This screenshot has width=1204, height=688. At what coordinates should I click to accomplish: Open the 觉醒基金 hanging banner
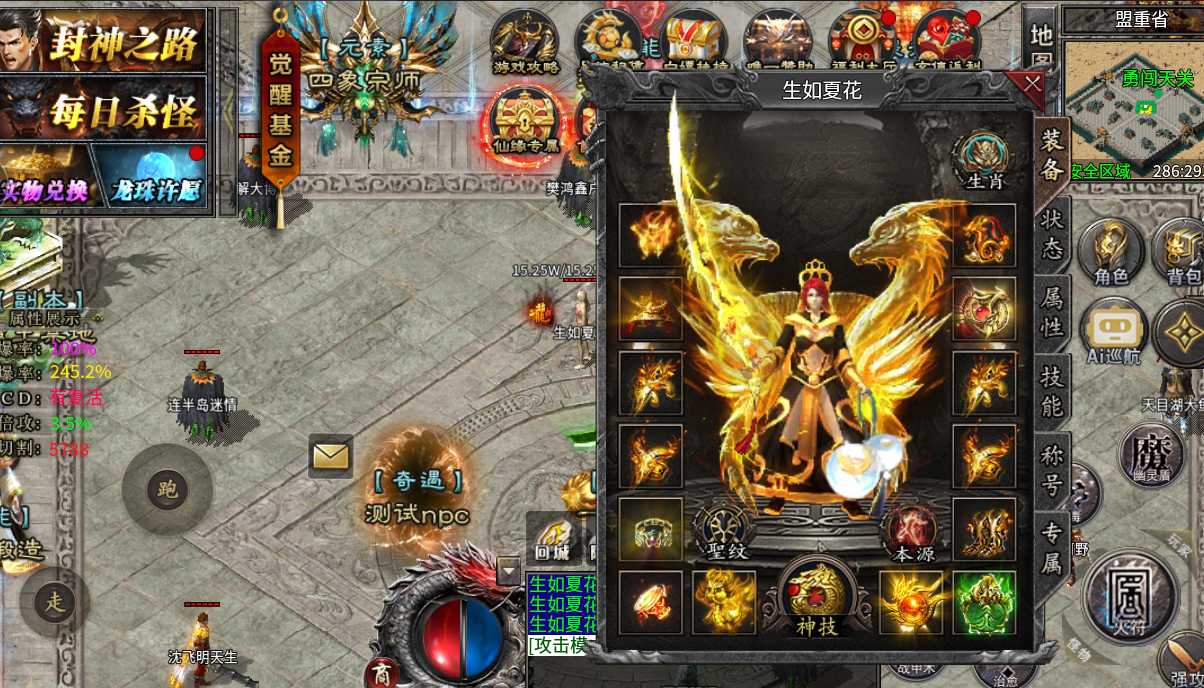(x=280, y=112)
